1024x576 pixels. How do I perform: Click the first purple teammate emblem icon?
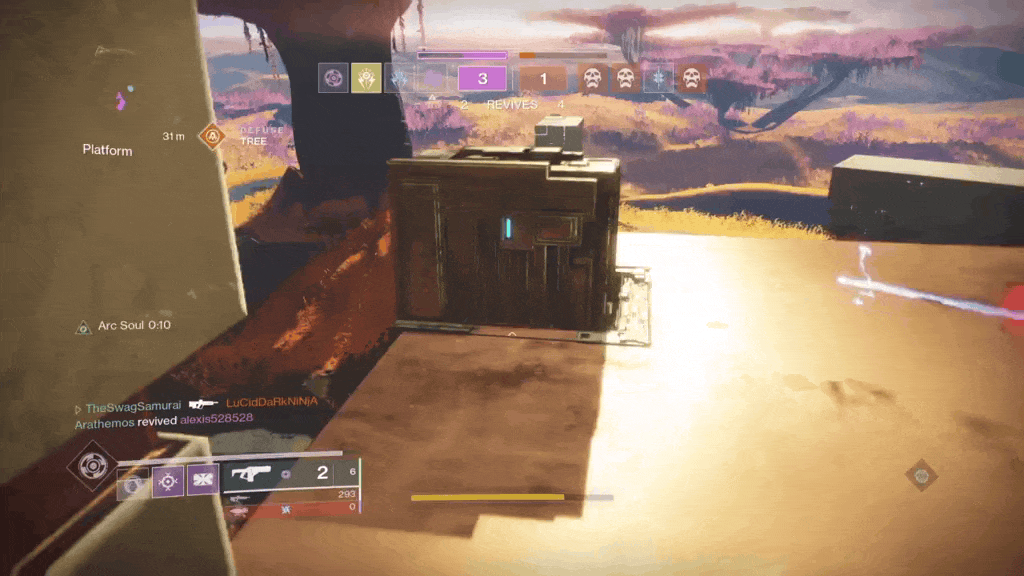coord(333,78)
